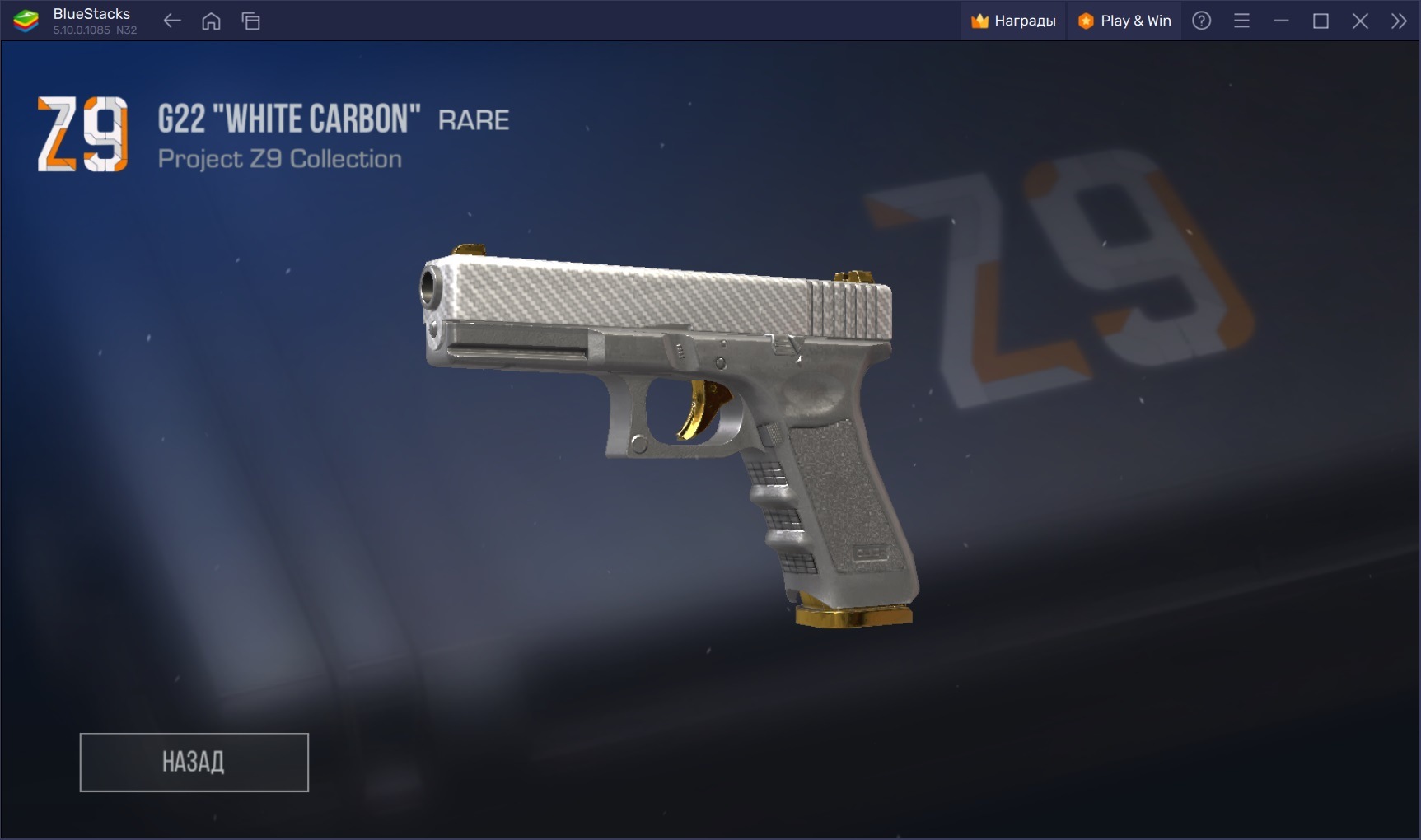Close the BlueStacks window

click(1360, 21)
